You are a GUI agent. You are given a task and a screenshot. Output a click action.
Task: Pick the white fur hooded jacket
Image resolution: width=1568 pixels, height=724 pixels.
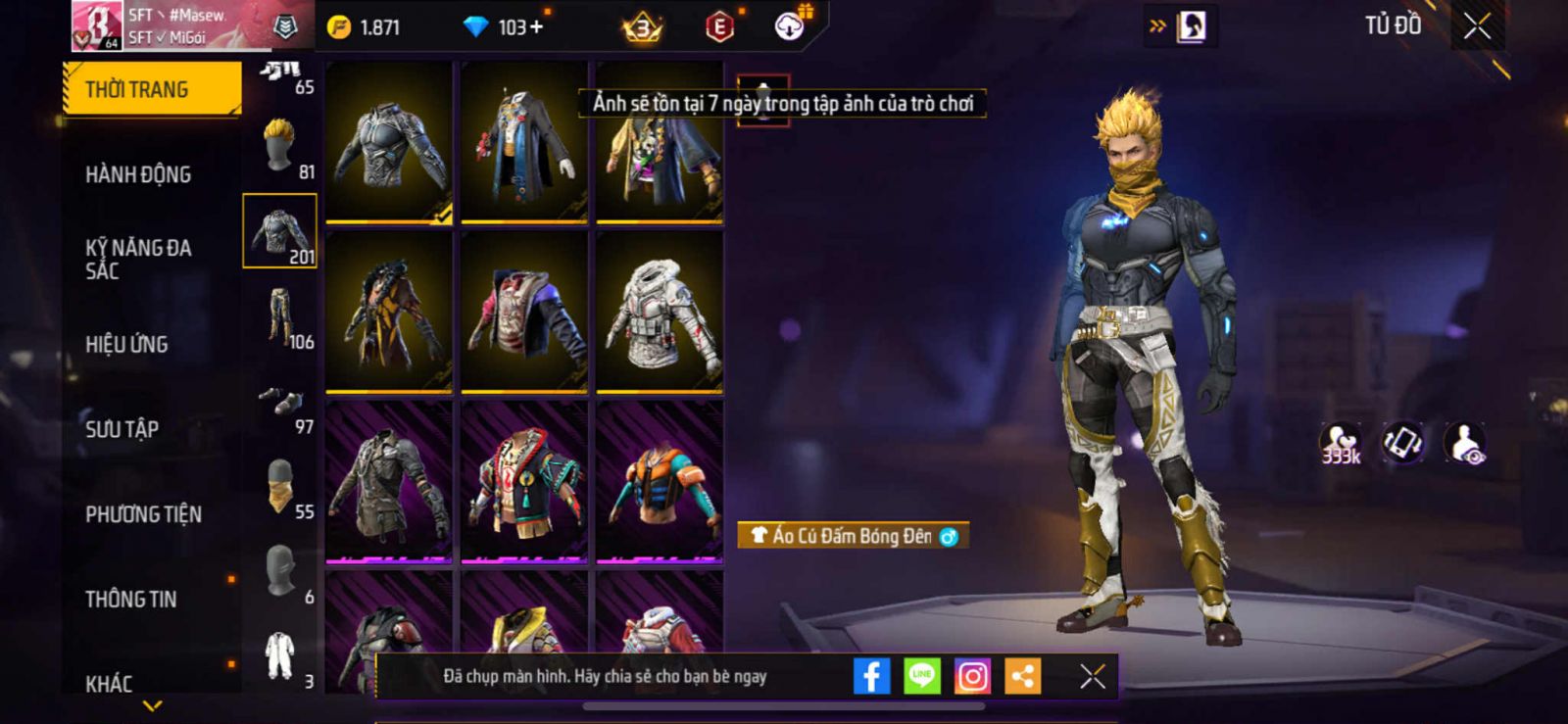[x=660, y=313]
